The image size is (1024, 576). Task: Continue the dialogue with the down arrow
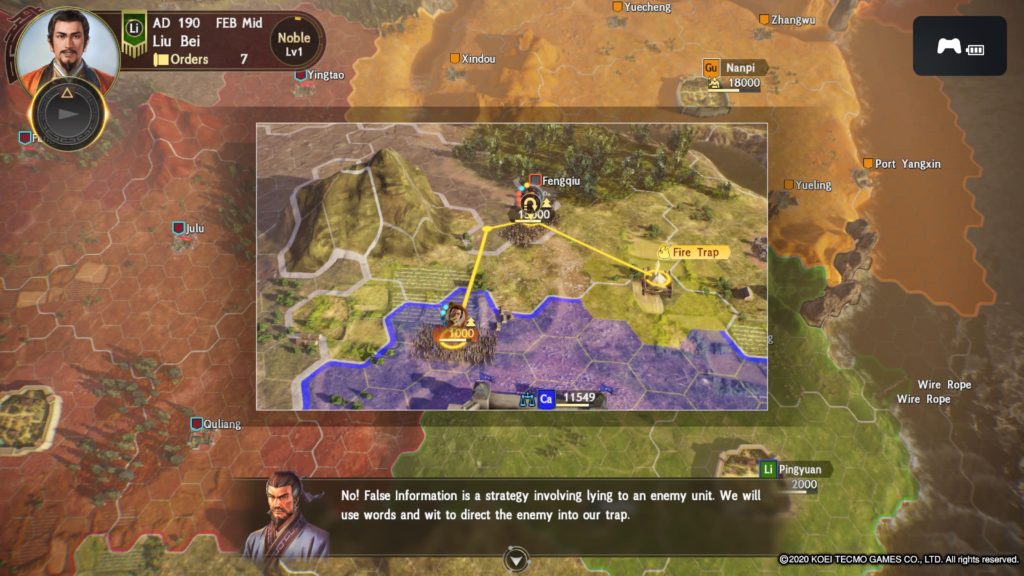516,558
